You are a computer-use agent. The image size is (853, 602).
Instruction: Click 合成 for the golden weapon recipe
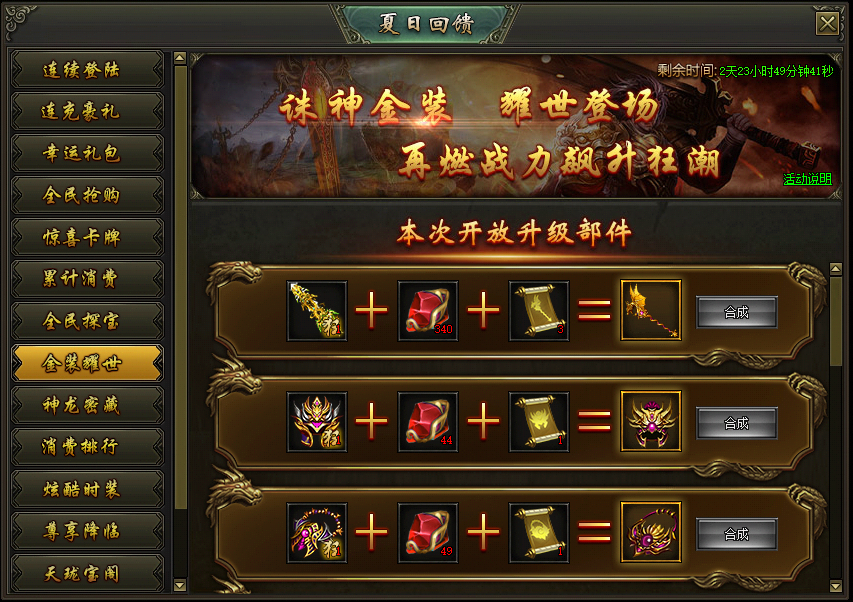point(736,312)
